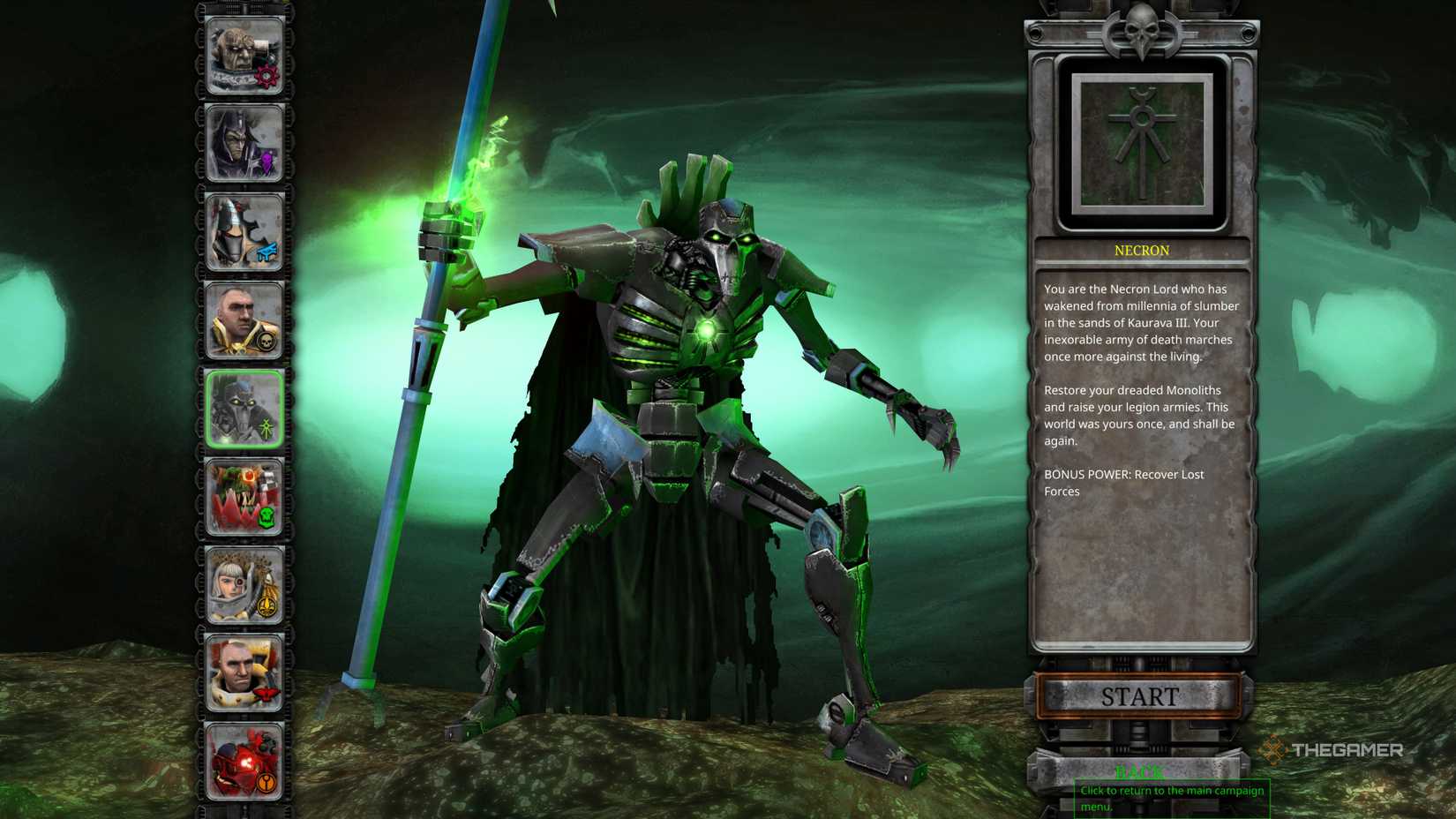Click the NECRON faction title label

1142,251
